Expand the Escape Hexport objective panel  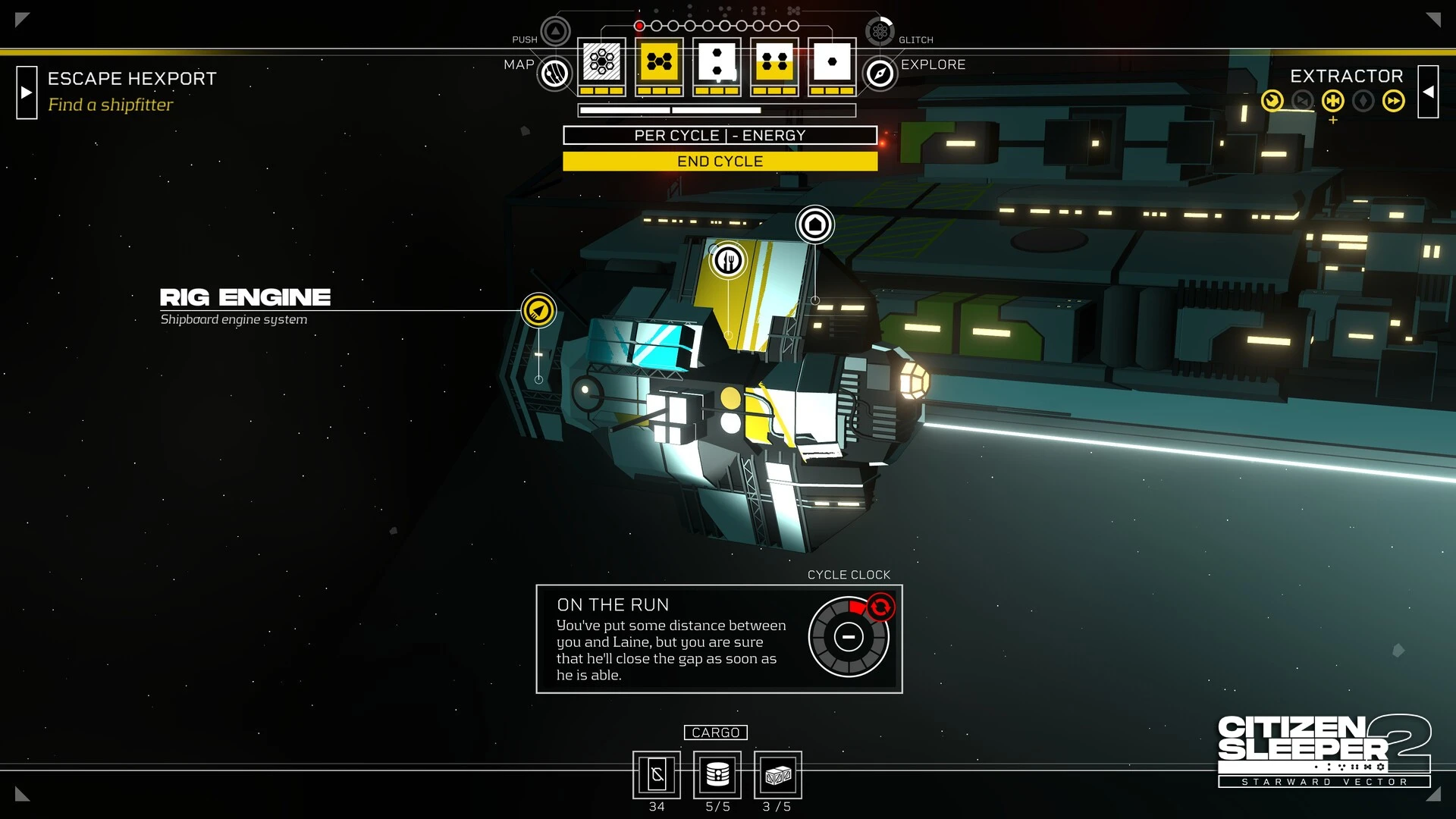click(27, 93)
